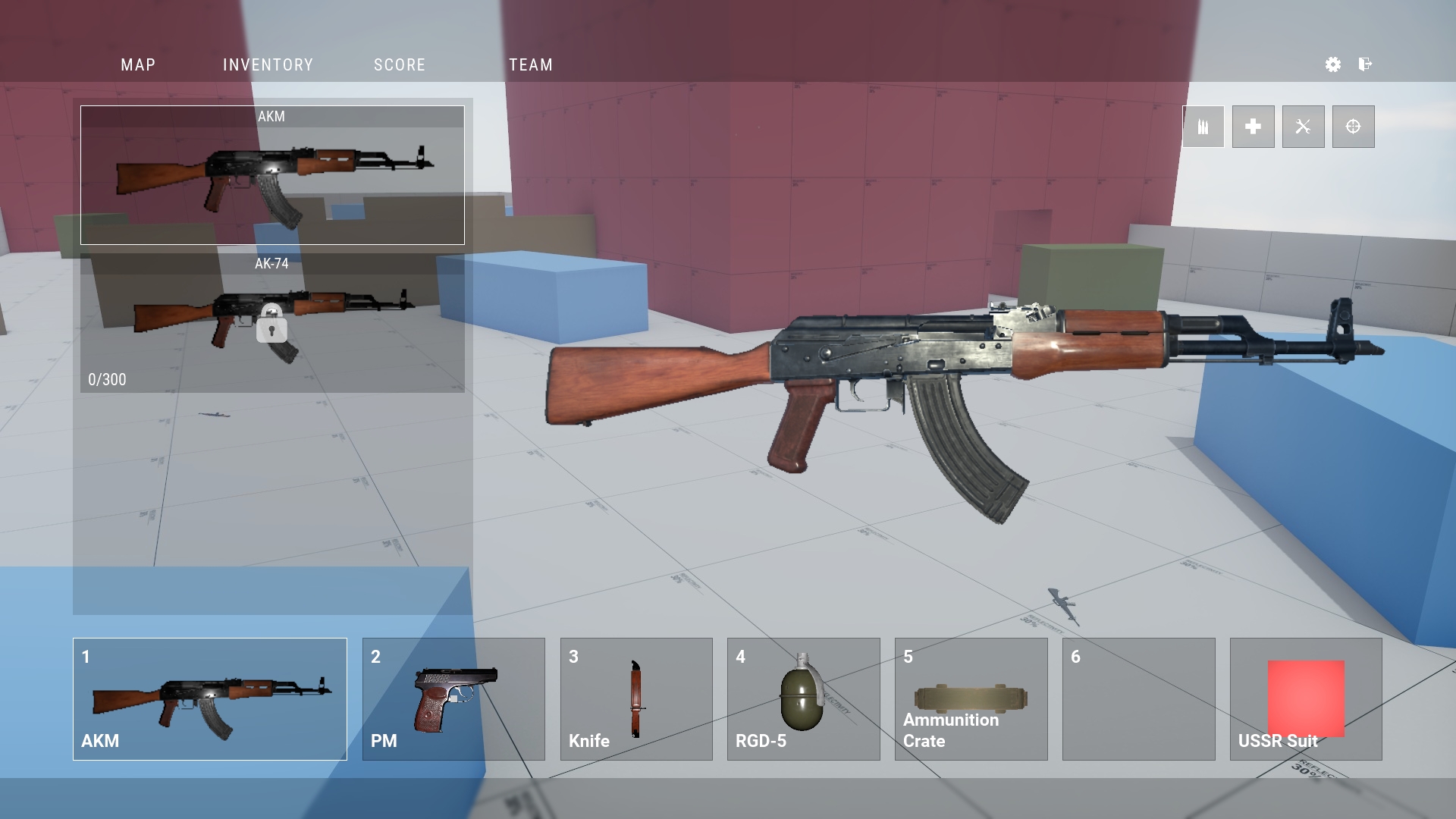The image size is (1456, 819).
Task: Open settings via the gear icon
Action: point(1333,64)
